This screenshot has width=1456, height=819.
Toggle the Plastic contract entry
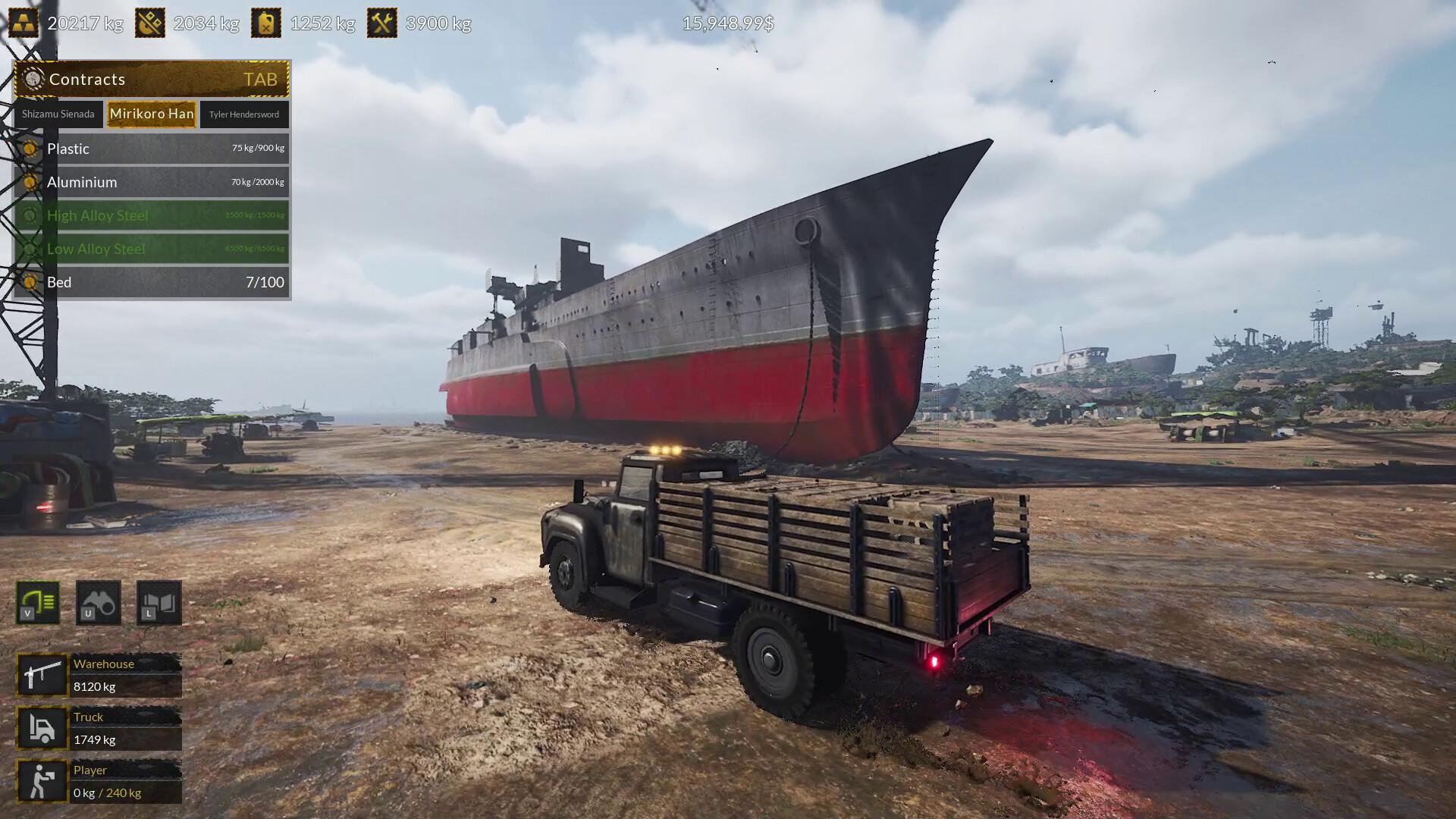coord(152,149)
